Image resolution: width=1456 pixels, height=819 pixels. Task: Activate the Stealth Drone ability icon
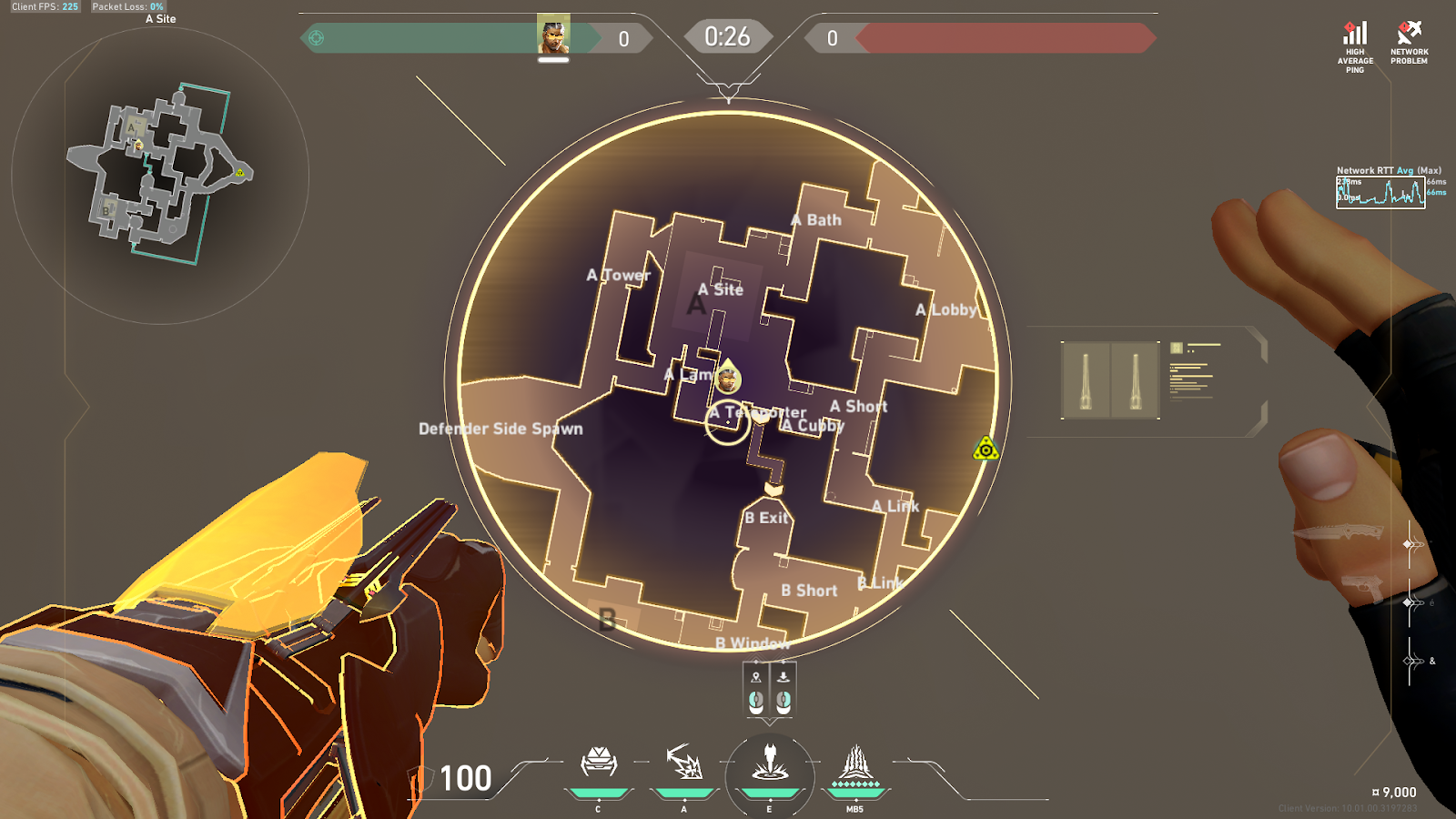(x=598, y=763)
